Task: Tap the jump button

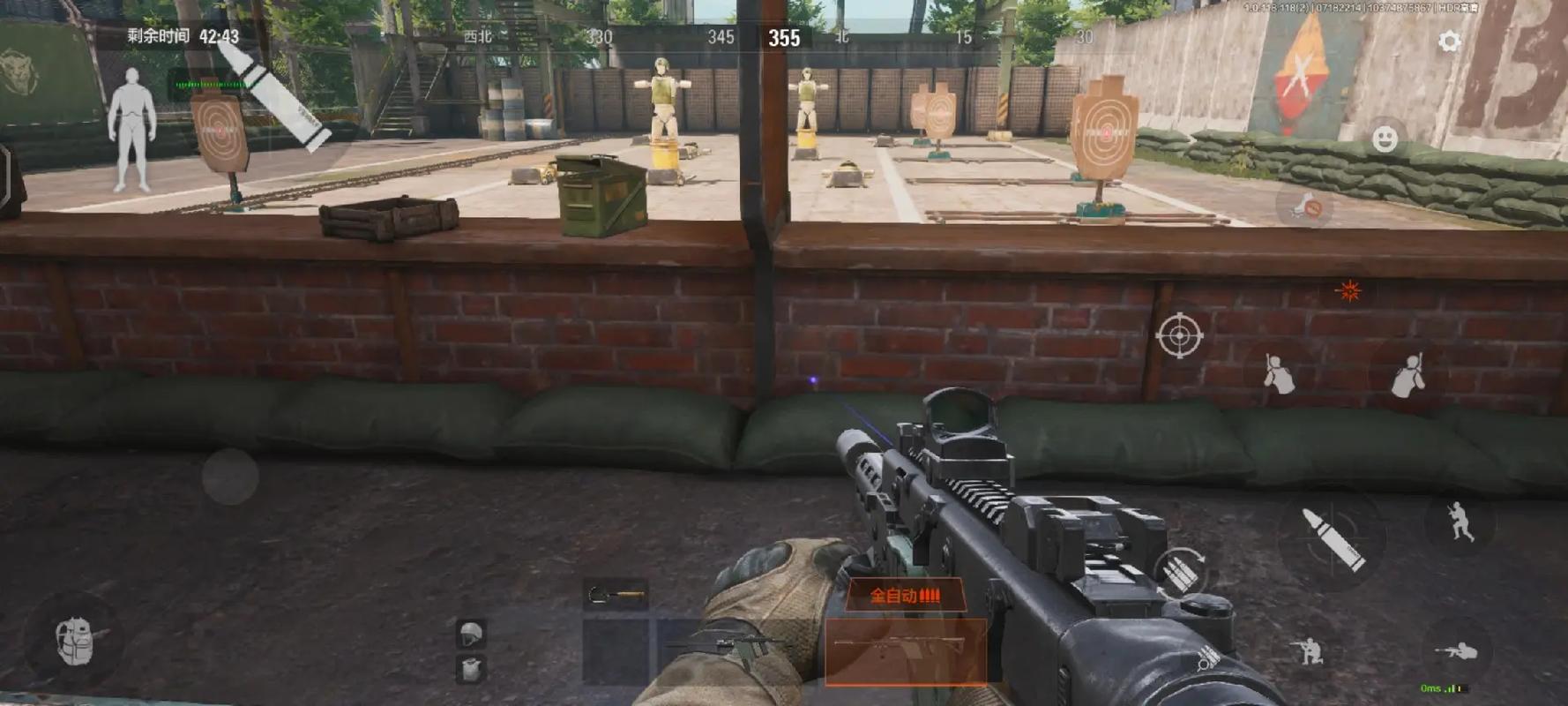Action: click(x=1460, y=522)
